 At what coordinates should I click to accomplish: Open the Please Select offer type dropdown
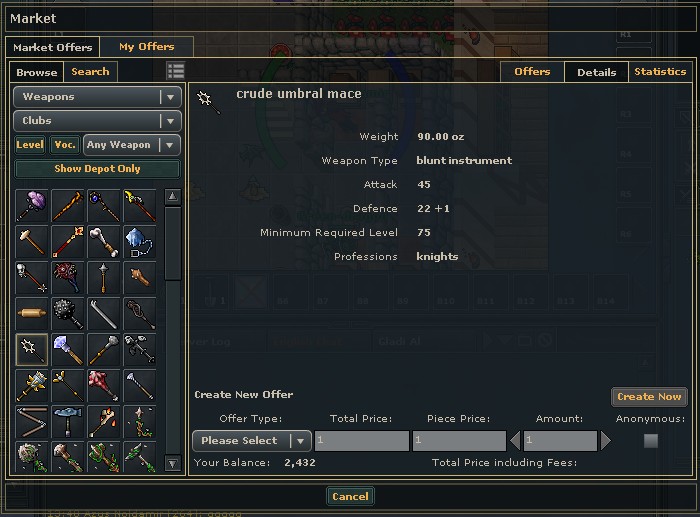[x=252, y=441]
